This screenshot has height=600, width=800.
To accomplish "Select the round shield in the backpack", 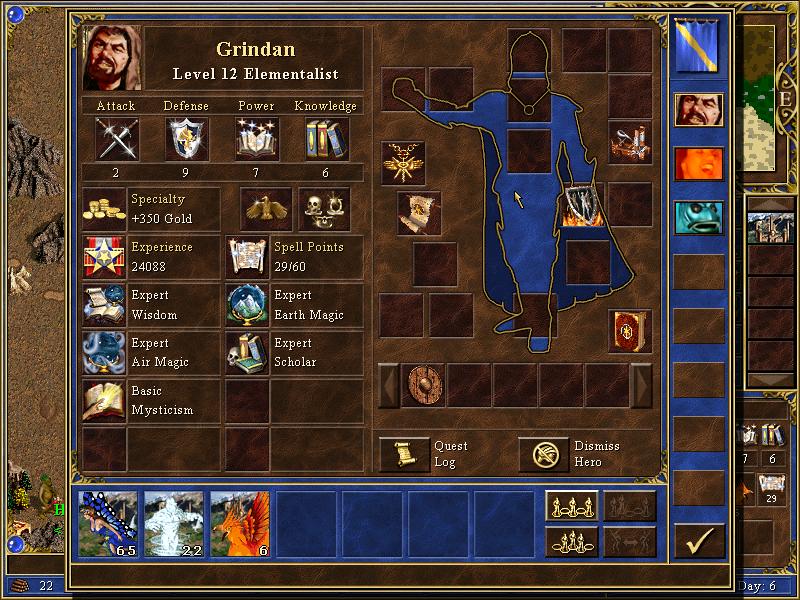I will [423, 385].
